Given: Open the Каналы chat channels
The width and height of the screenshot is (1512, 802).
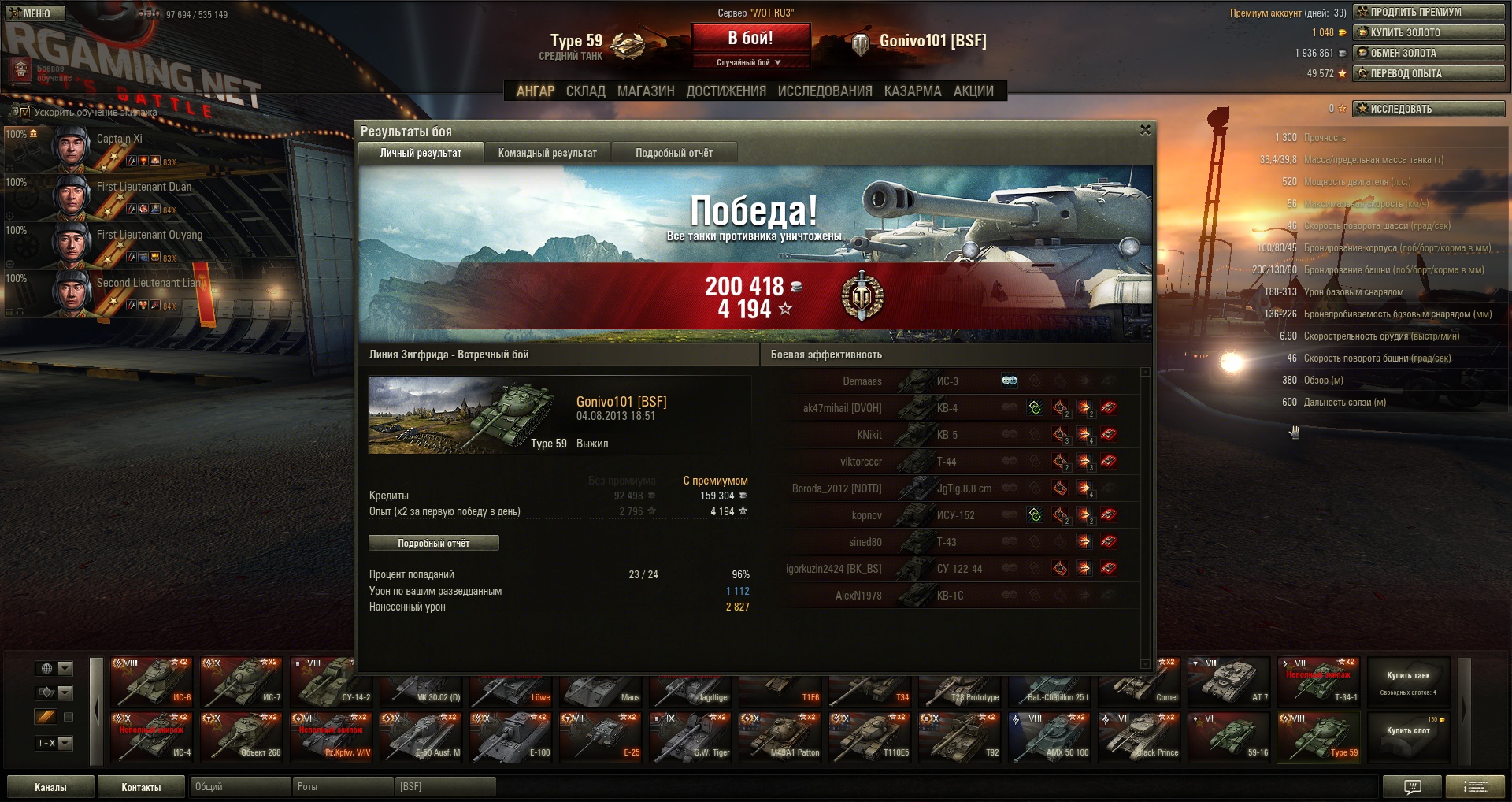Looking at the screenshot, I should 50,787.
